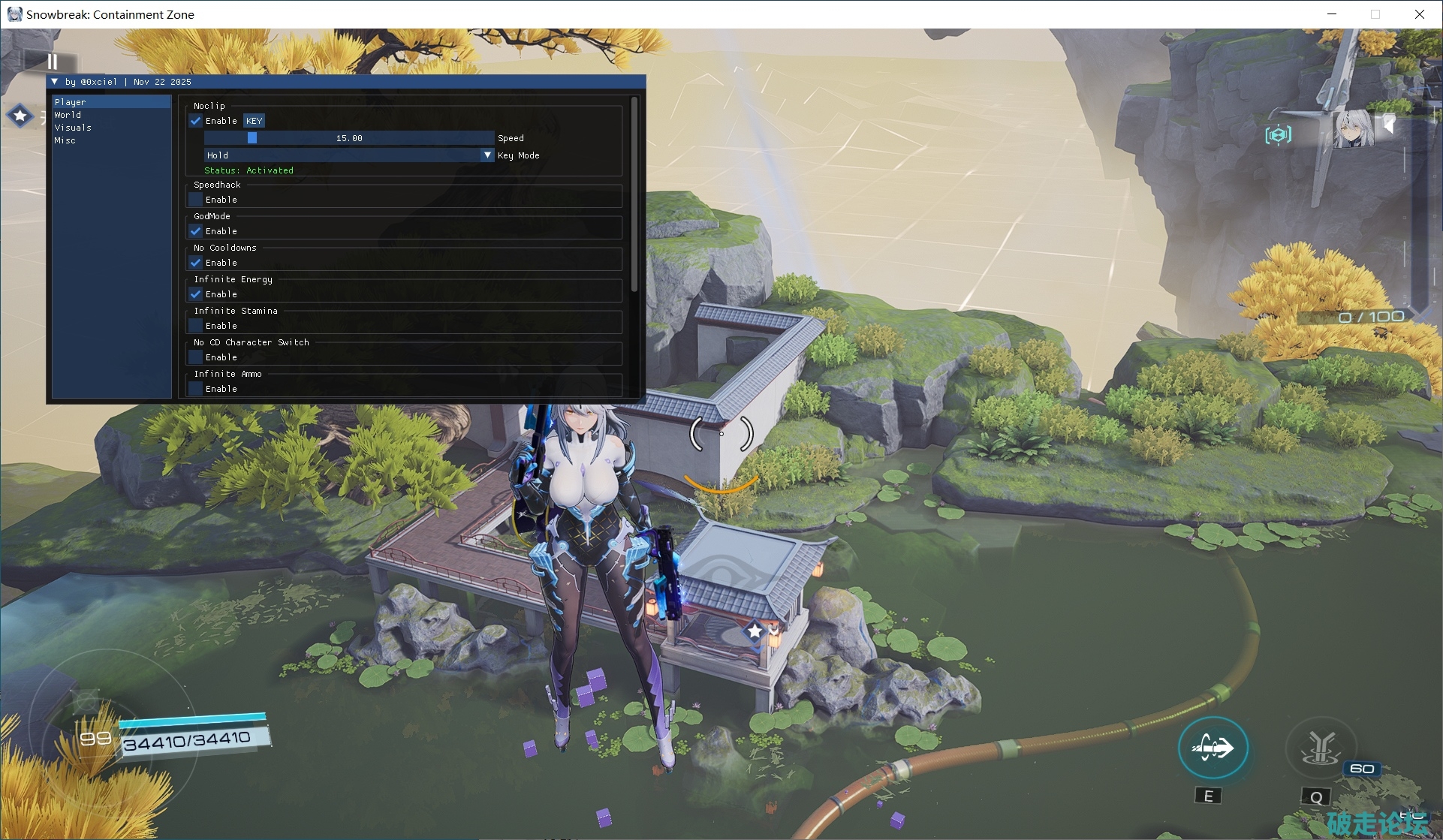Select the Misc category
Viewport: 1443px width, 840px height.
tap(65, 140)
